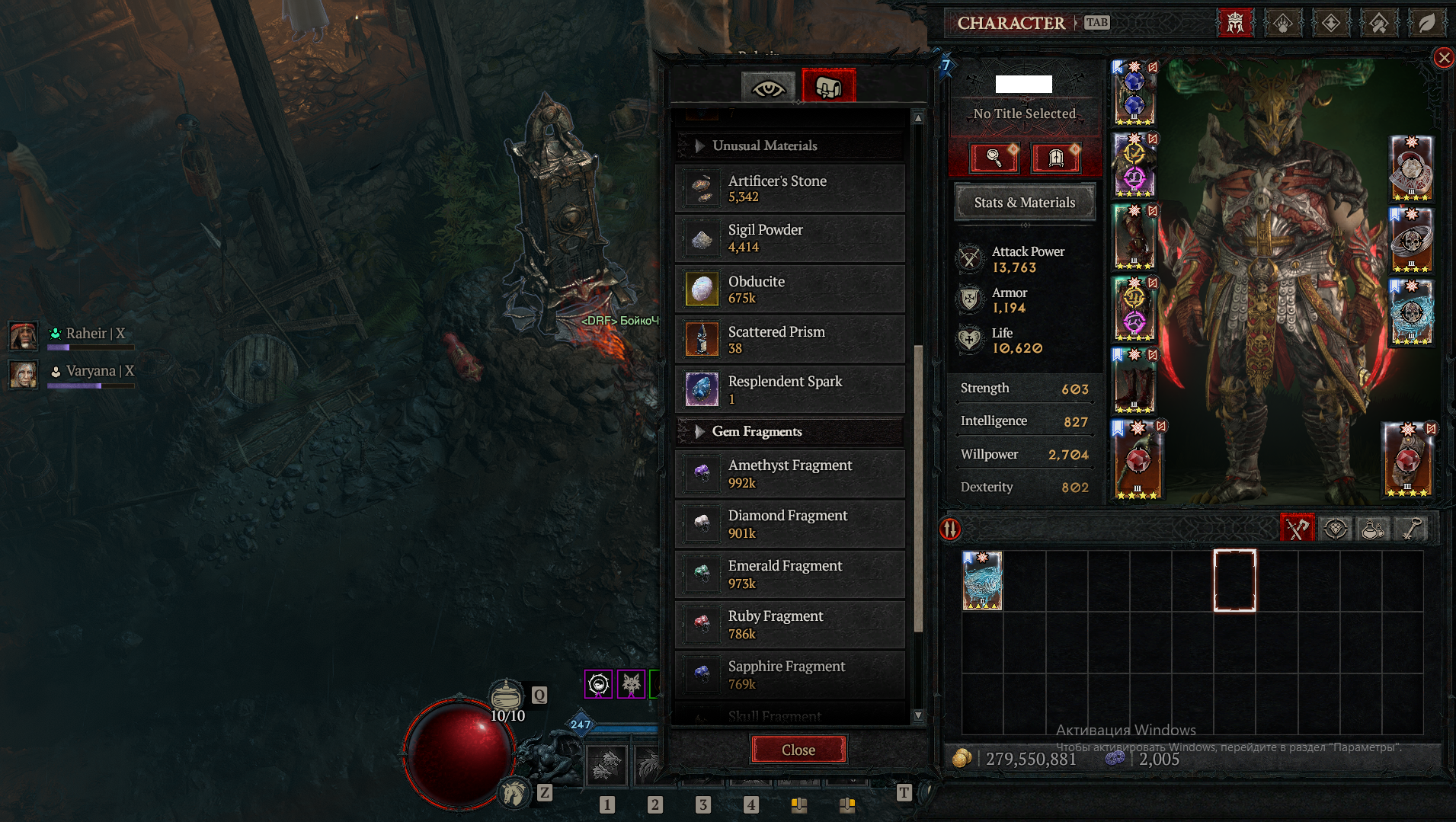Select the Obducite material row

click(x=789, y=289)
